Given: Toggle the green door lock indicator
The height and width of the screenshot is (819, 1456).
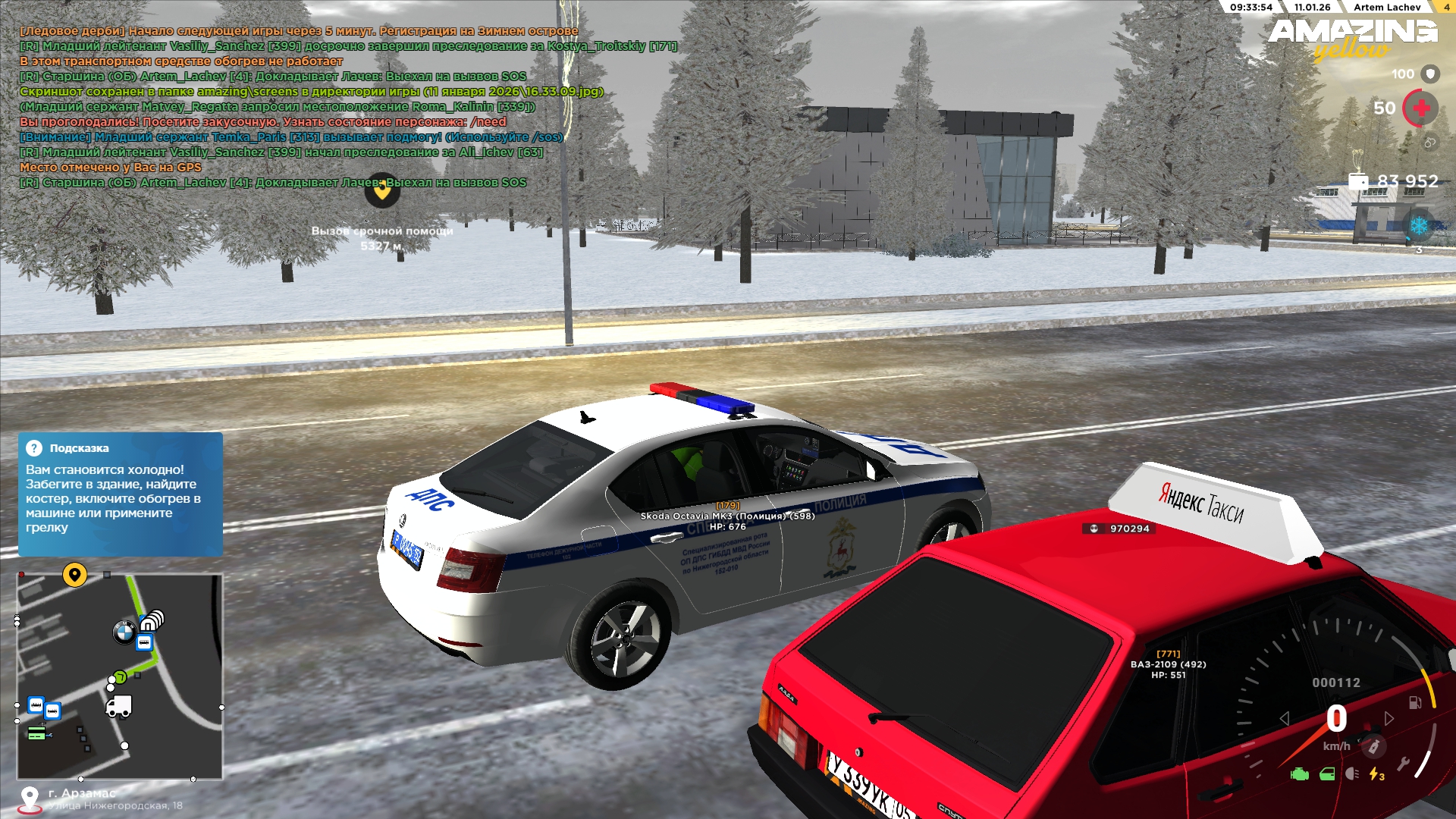Looking at the screenshot, I should point(1327,774).
